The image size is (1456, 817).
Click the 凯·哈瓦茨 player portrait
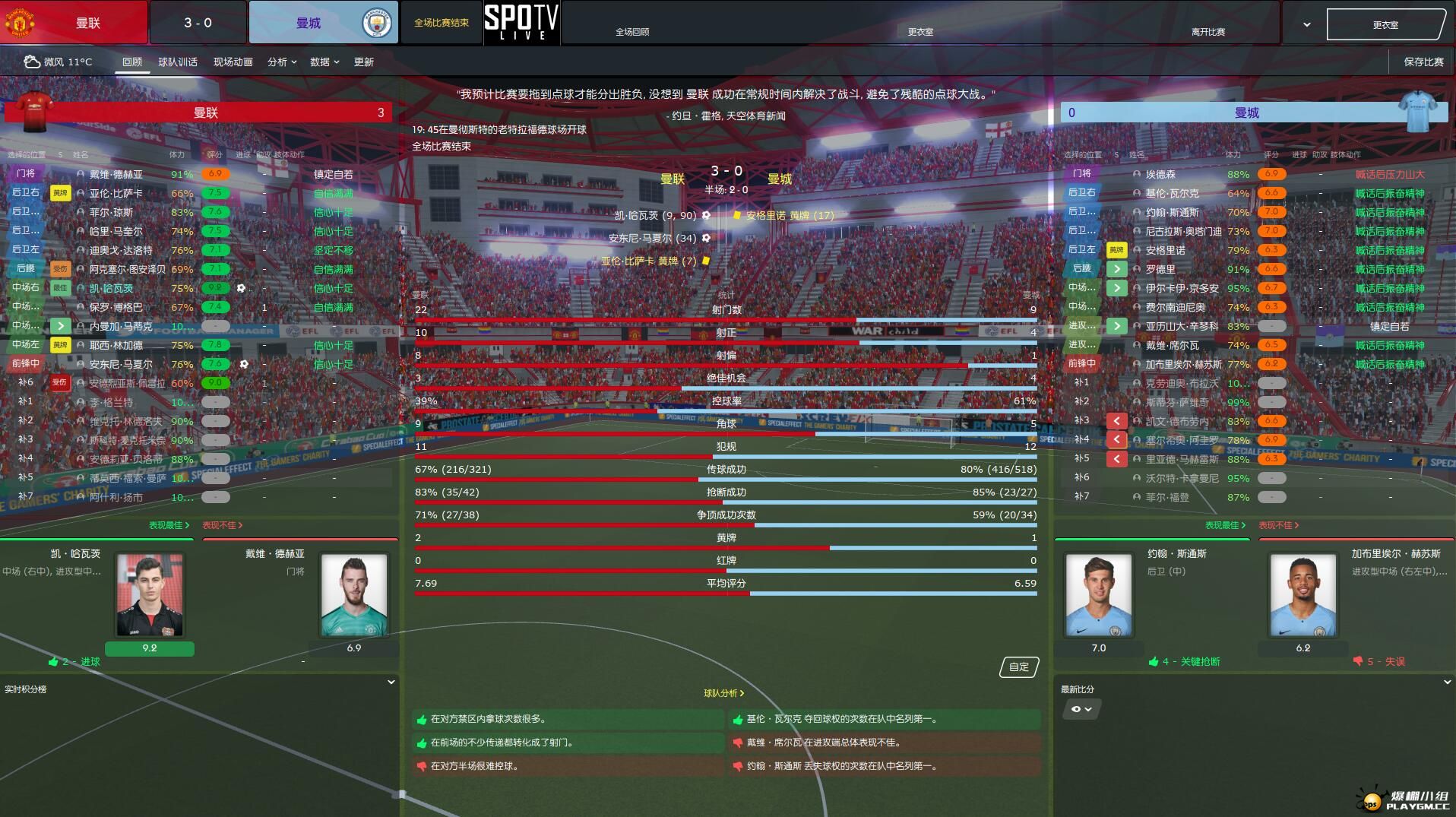(x=149, y=594)
